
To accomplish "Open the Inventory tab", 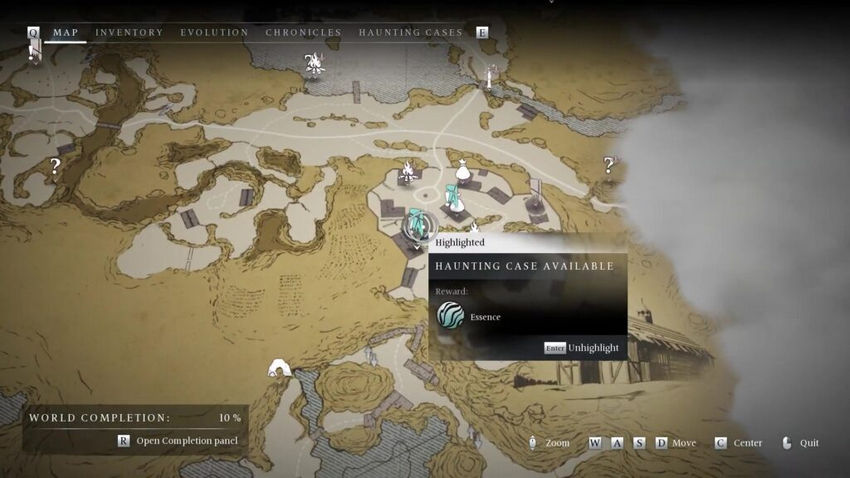I will click(x=129, y=32).
